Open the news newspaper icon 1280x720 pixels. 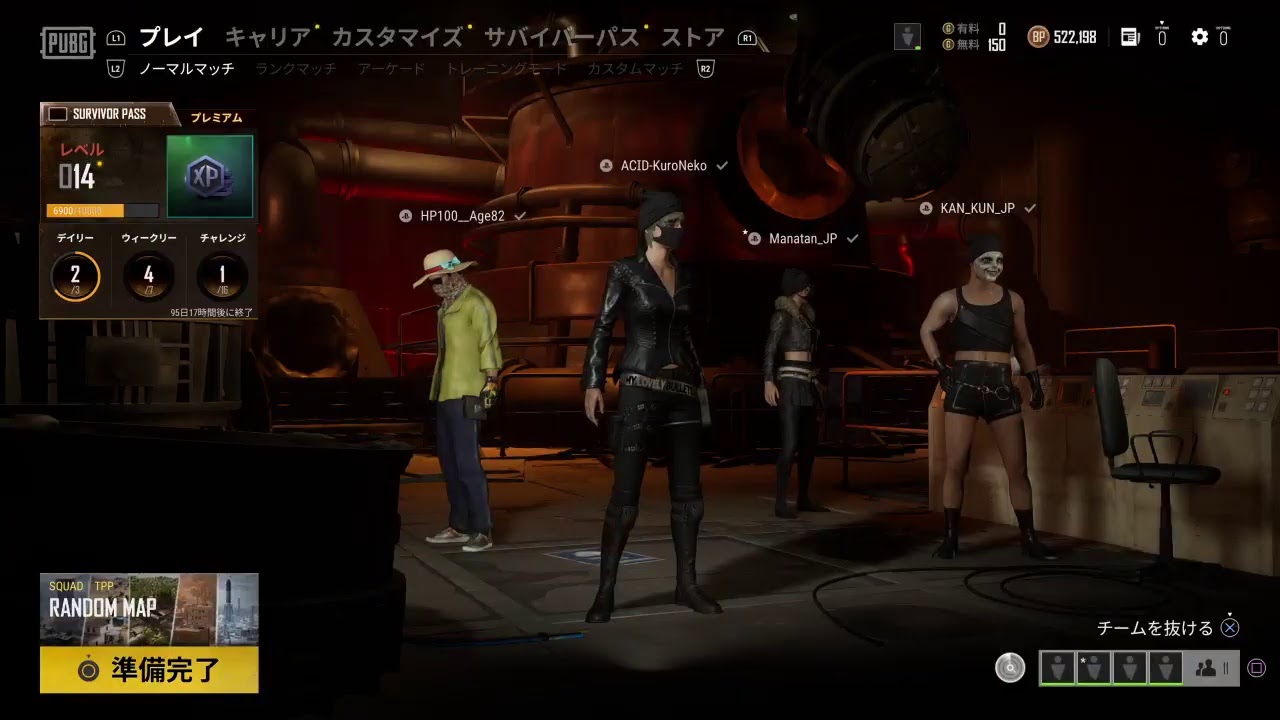tap(1130, 37)
